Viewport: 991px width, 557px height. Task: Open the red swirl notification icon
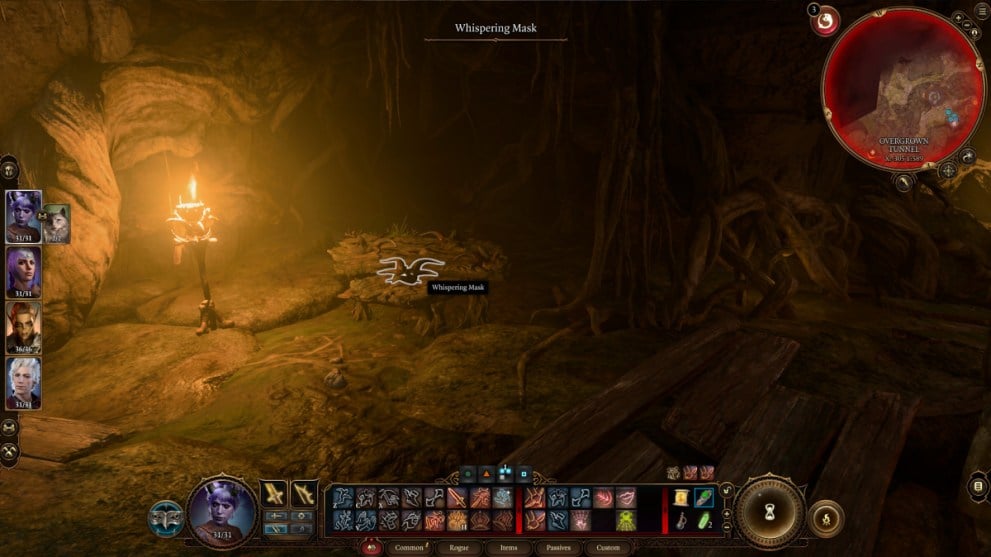(825, 20)
